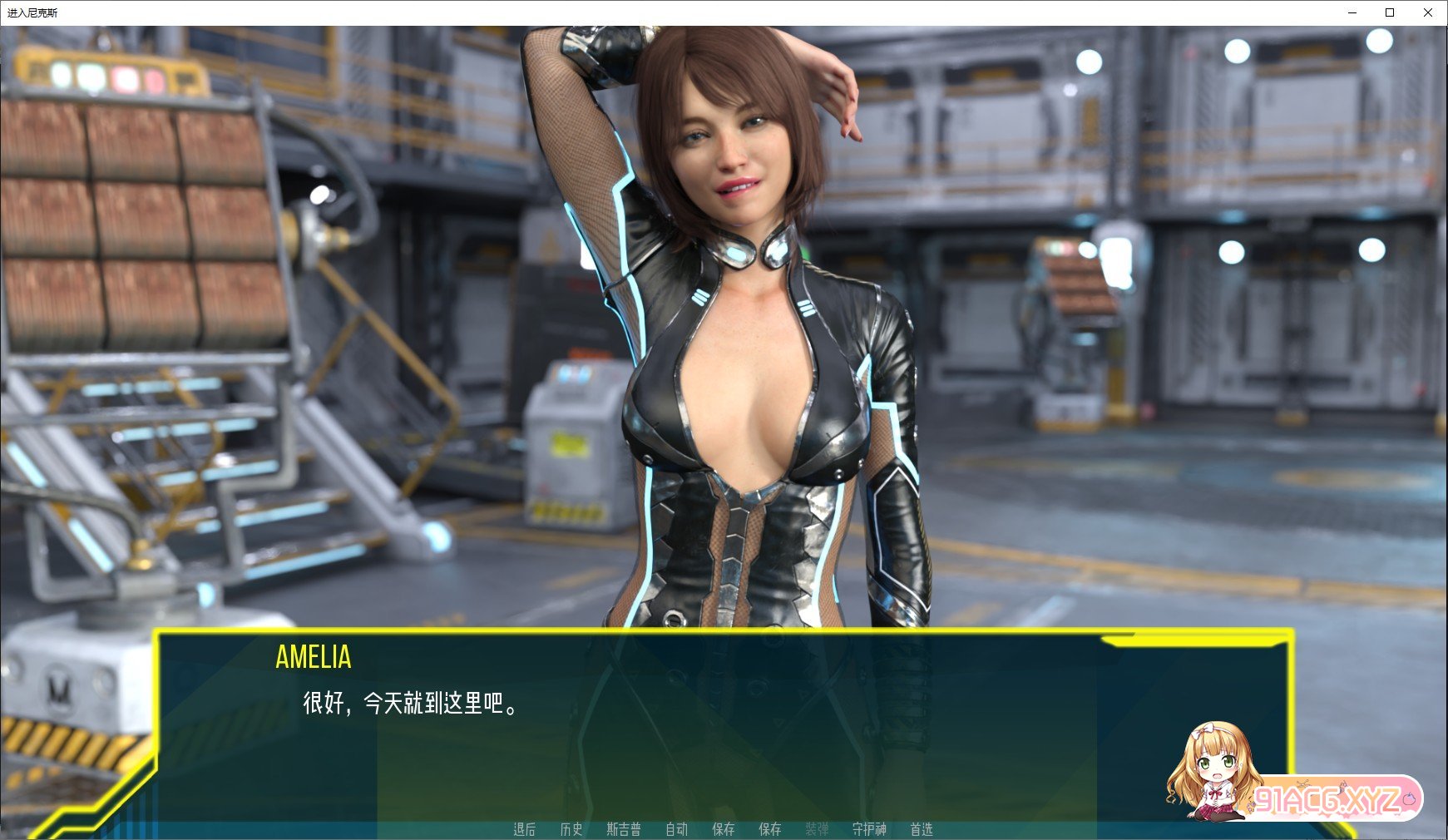
Task: Minimize the game window
Action: [1352, 12]
